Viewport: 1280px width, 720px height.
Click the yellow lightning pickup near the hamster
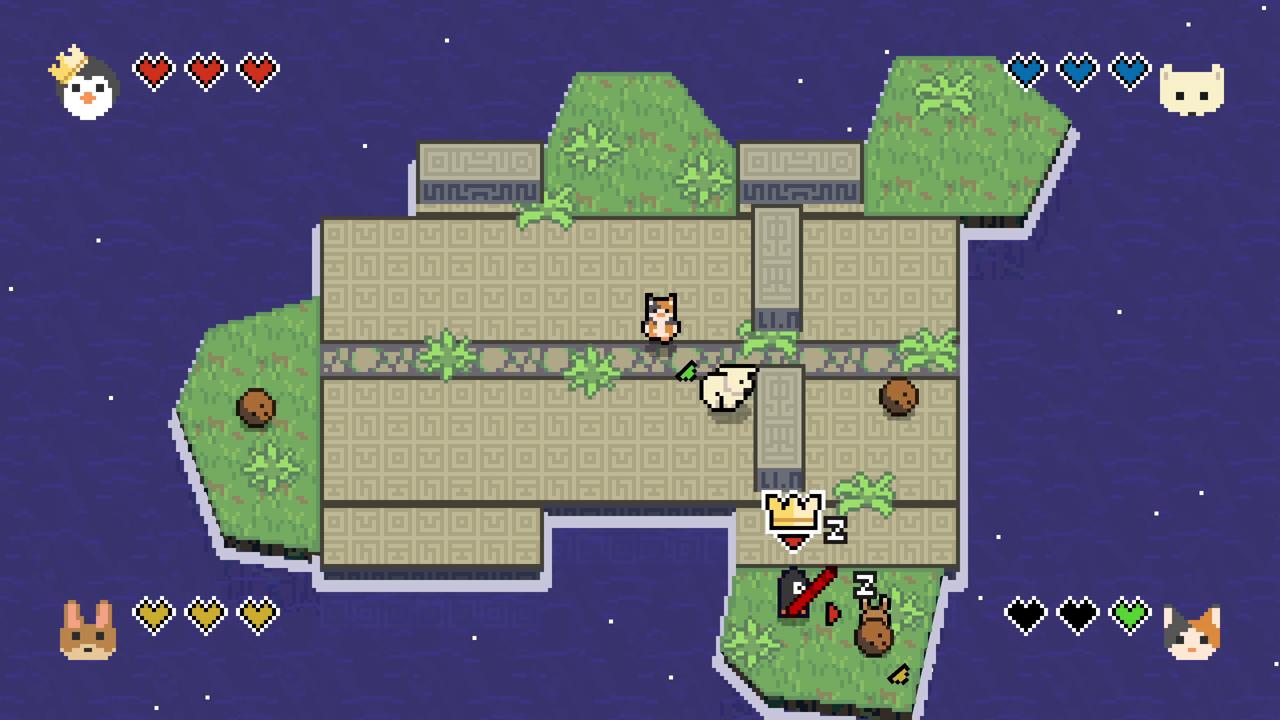(x=899, y=674)
